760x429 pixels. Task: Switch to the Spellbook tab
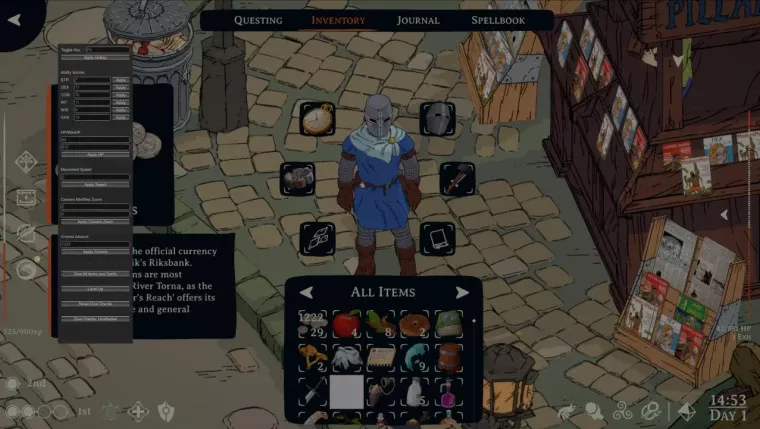point(498,20)
